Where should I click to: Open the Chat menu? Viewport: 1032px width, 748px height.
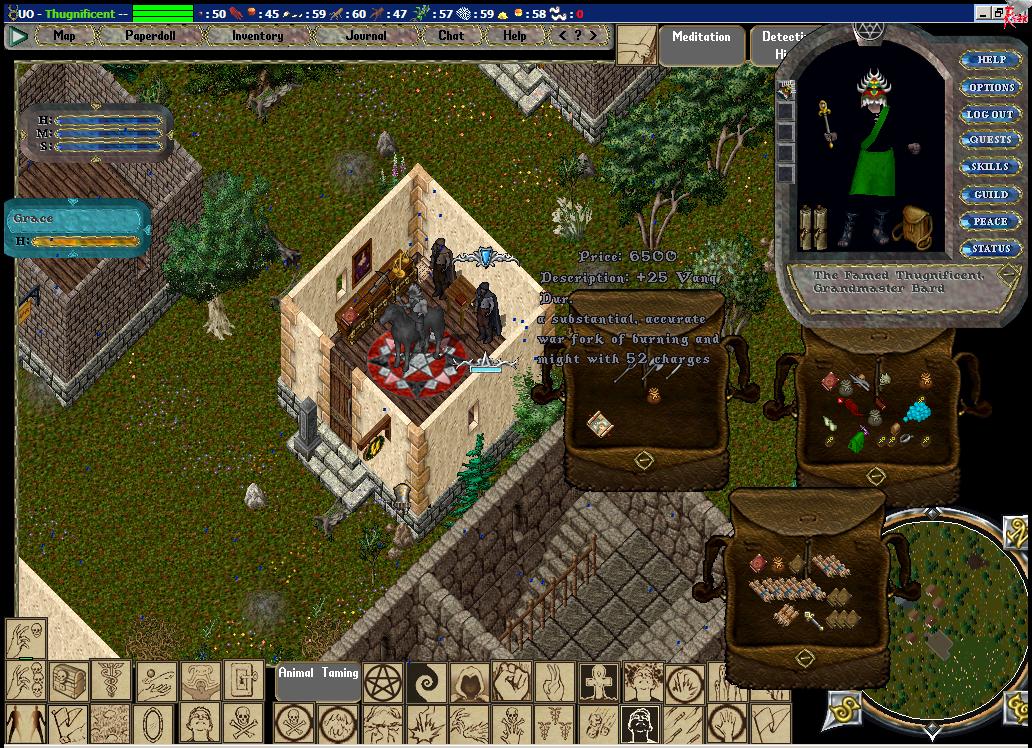(x=451, y=36)
